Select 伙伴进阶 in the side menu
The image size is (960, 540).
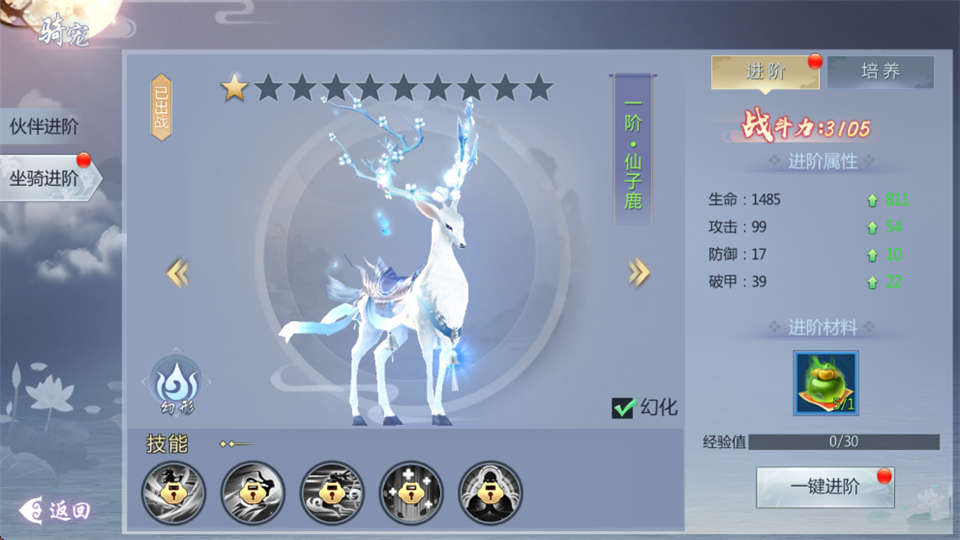(45, 127)
